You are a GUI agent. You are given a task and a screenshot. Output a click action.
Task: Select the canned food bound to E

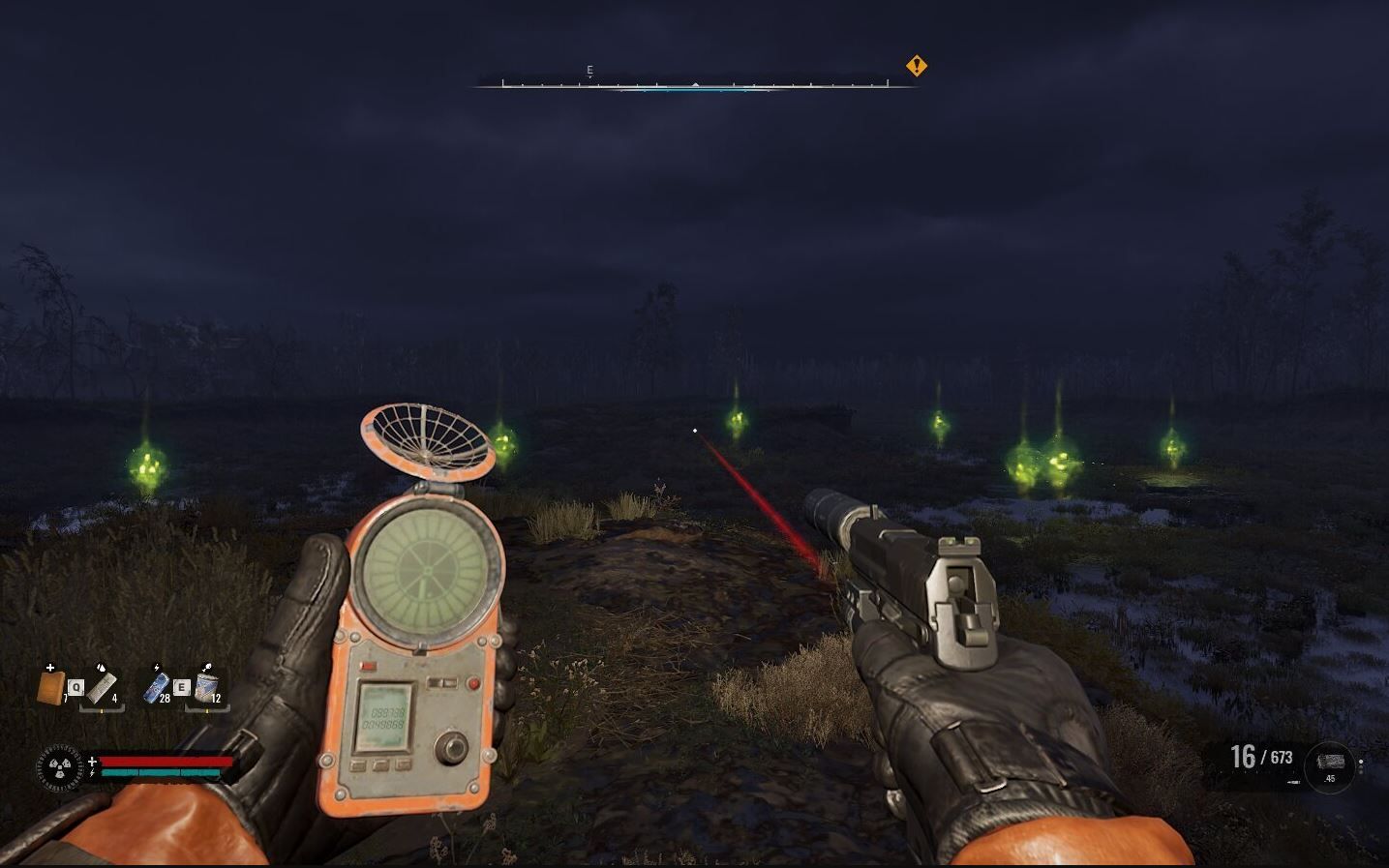click(x=207, y=688)
